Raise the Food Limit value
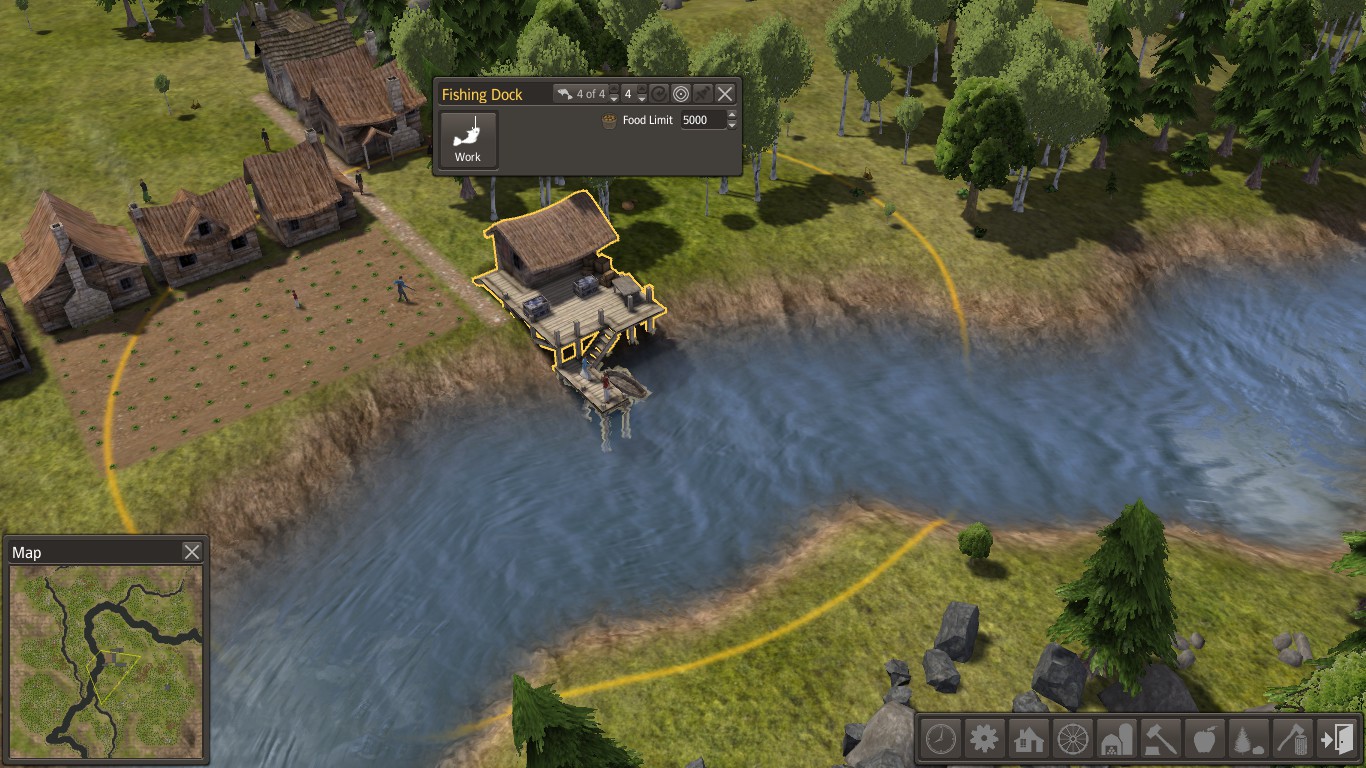This screenshot has height=768, width=1366. (732, 115)
